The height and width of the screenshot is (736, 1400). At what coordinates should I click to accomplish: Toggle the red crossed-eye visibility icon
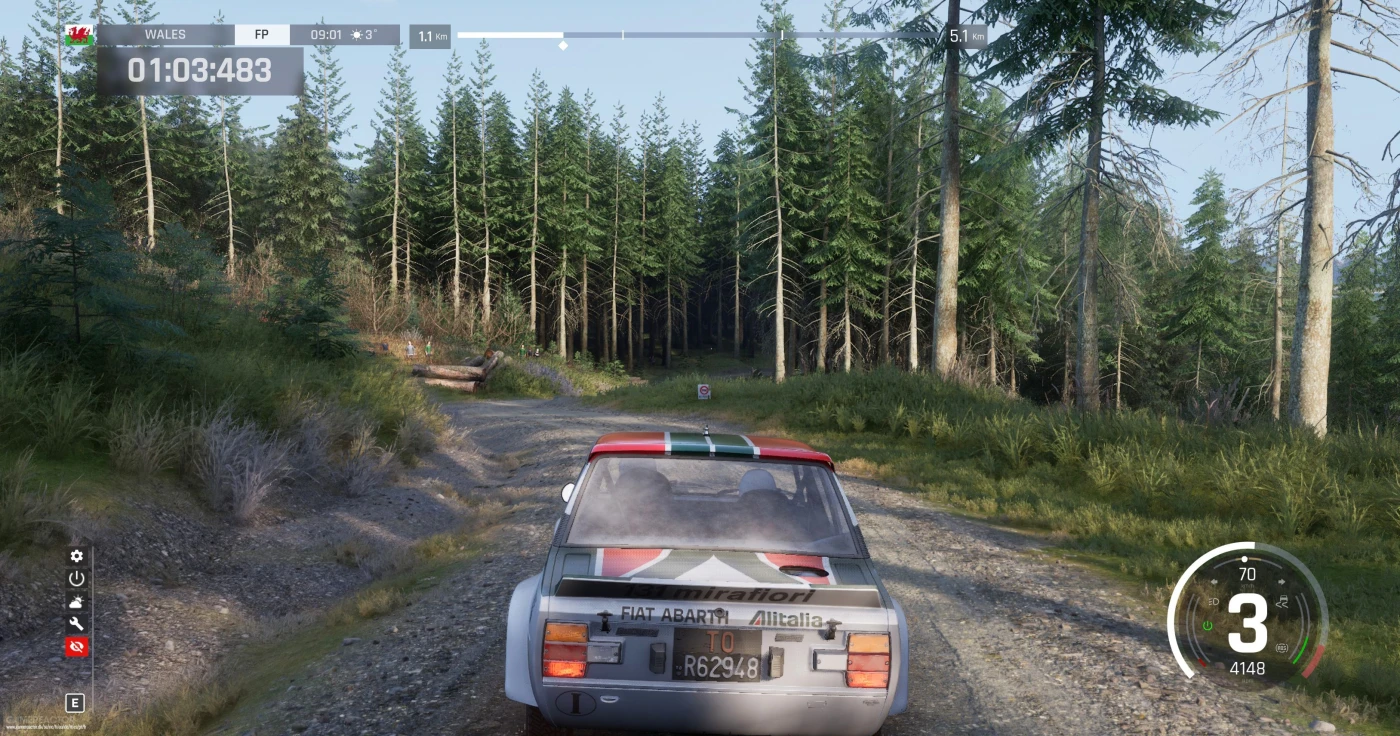[77, 647]
